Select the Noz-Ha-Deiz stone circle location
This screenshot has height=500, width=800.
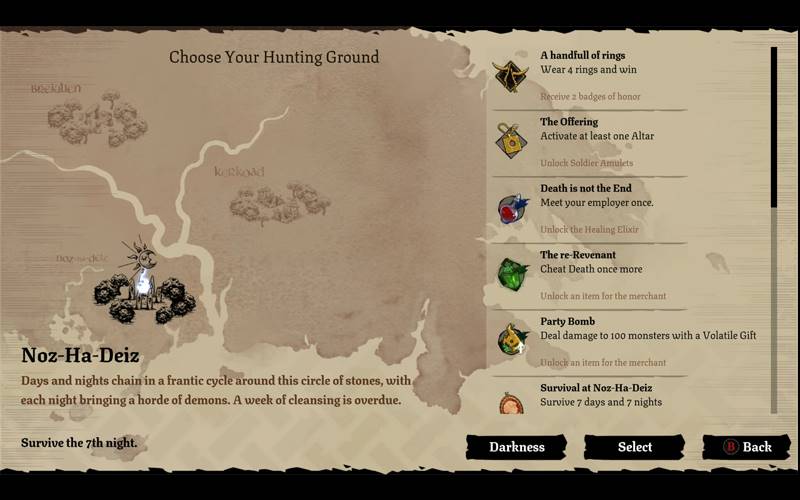143,288
